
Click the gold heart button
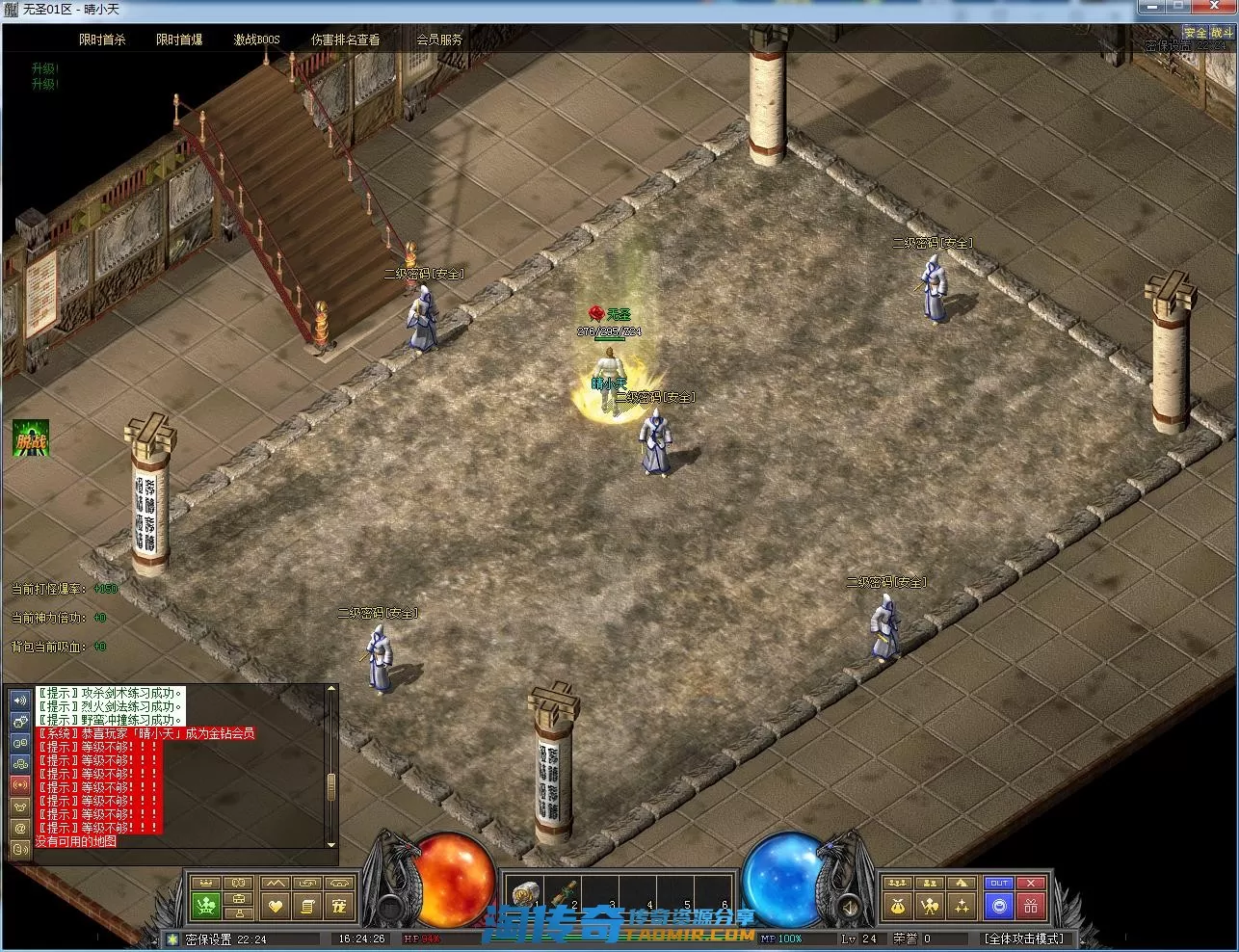(x=276, y=906)
